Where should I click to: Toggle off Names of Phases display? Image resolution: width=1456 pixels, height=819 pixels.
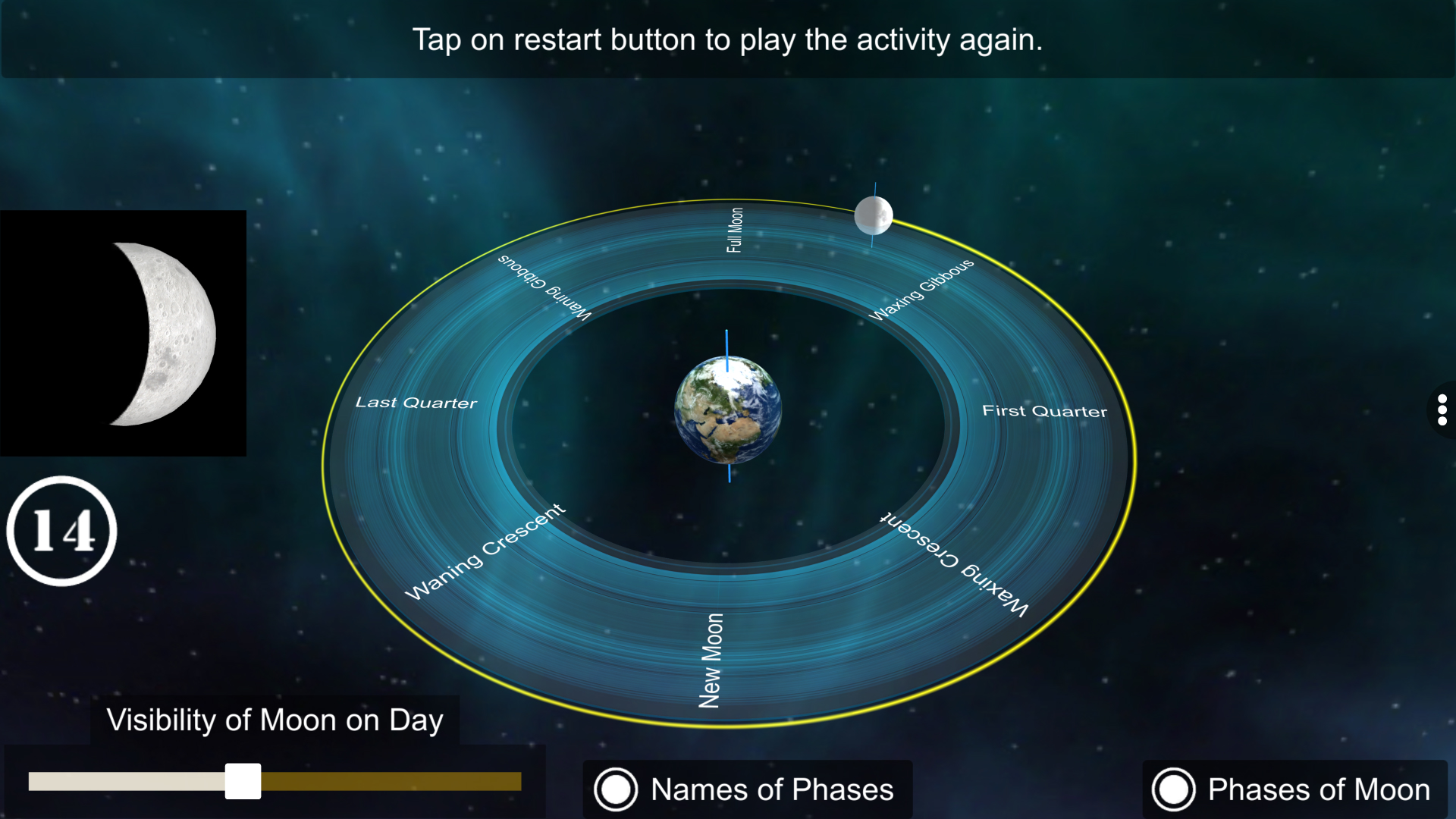pyautogui.click(x=616, y=789)
